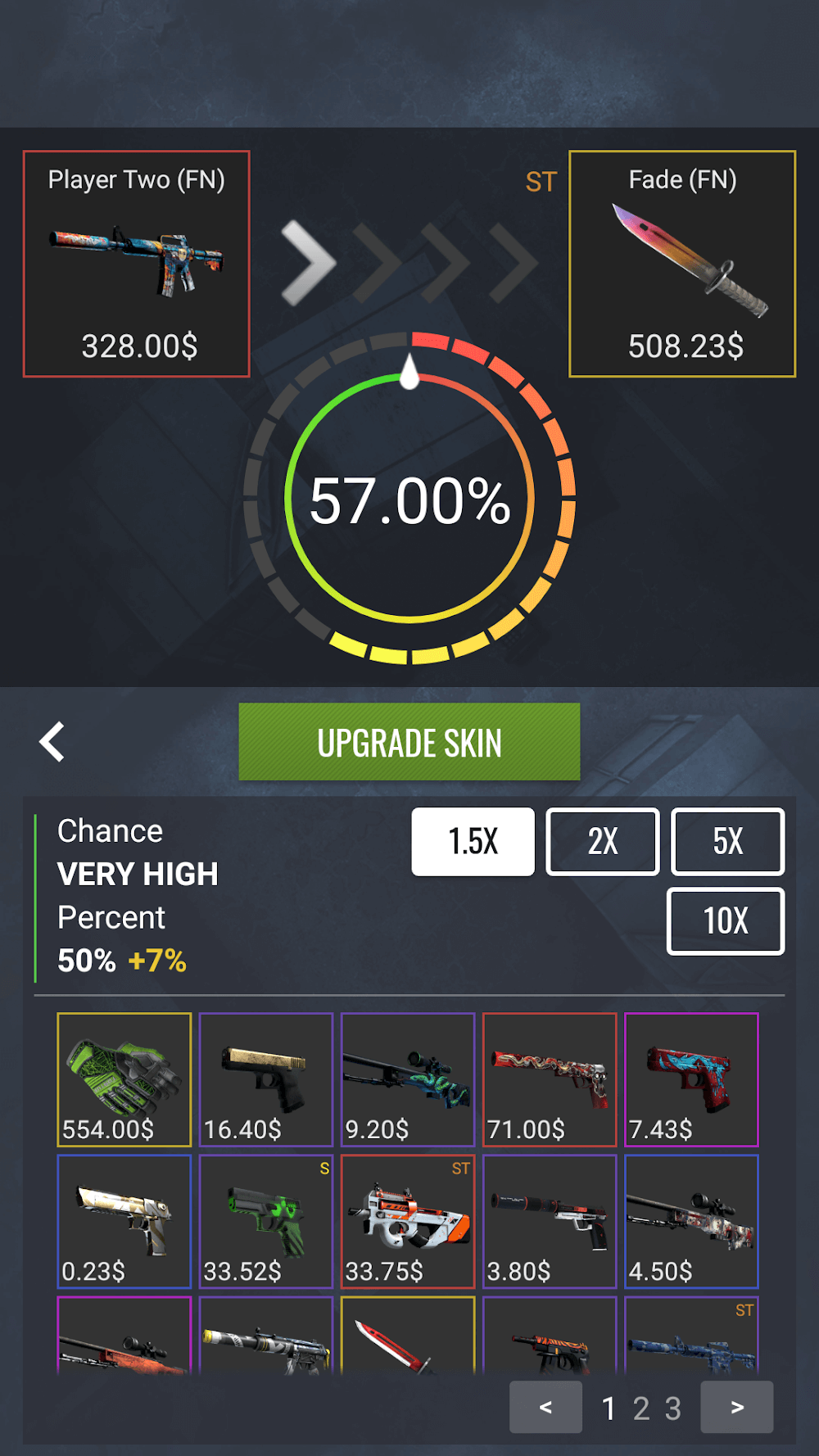Go back with the white left arrow

pyautogui.click(x=52, y=742)
